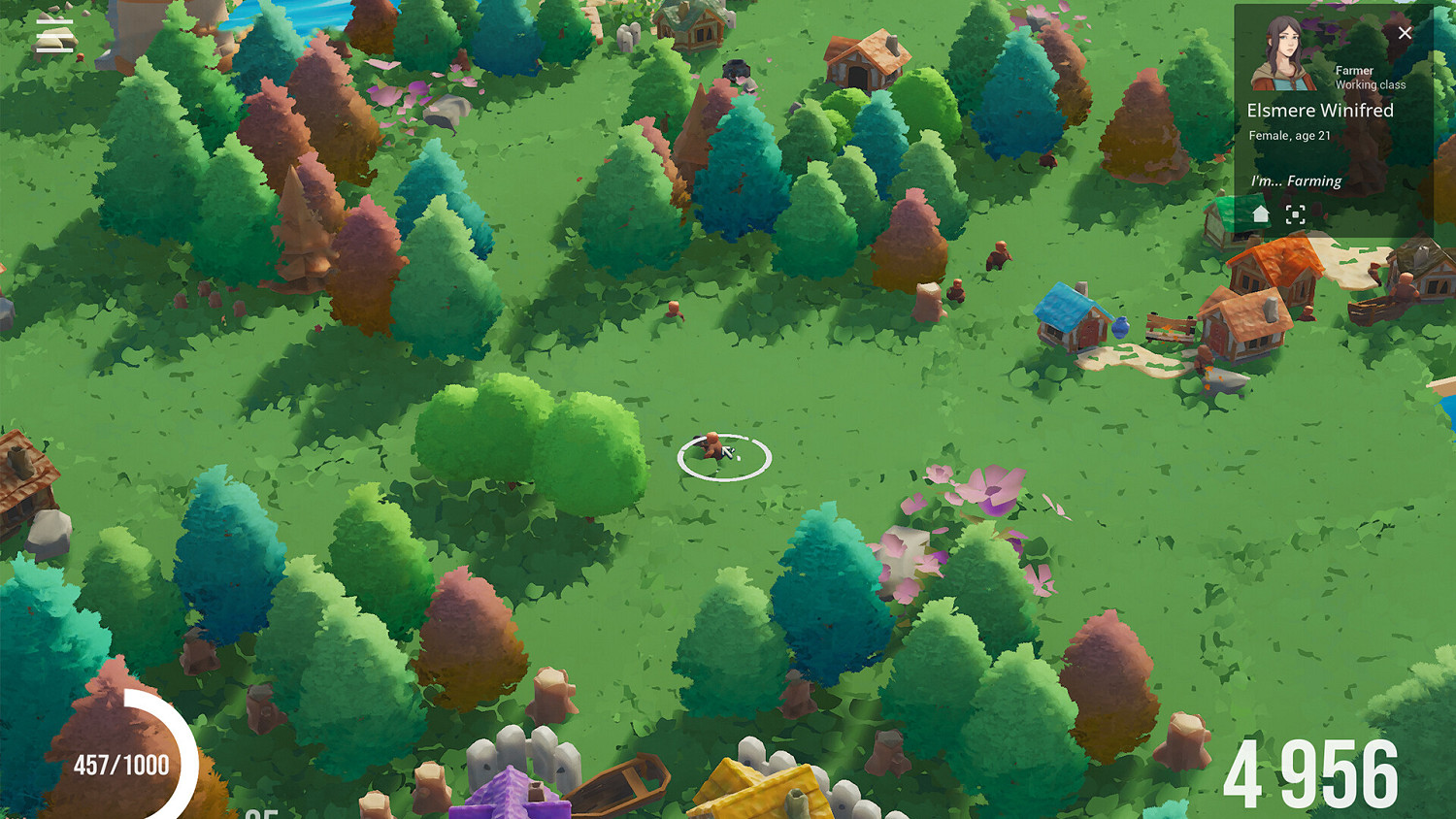Image resolution: width=1456 pixels, height=819 pixels.
Task: Click the home icon on Elsmere's info card
Action: (1259, 214)
